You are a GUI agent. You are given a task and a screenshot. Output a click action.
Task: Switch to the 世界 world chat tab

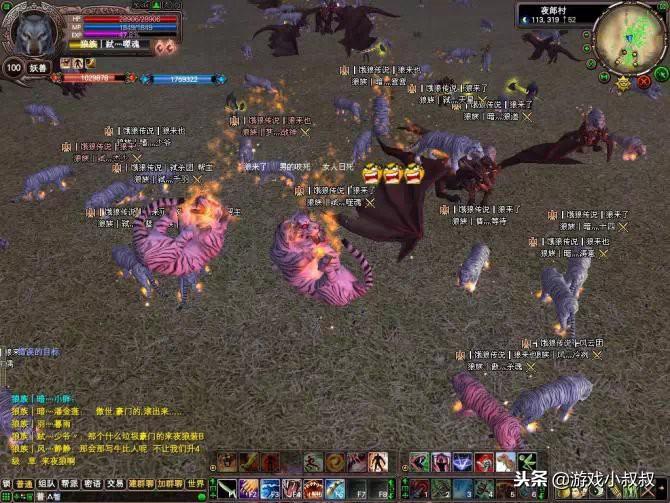pyautogui.click(x=196, y=483)
